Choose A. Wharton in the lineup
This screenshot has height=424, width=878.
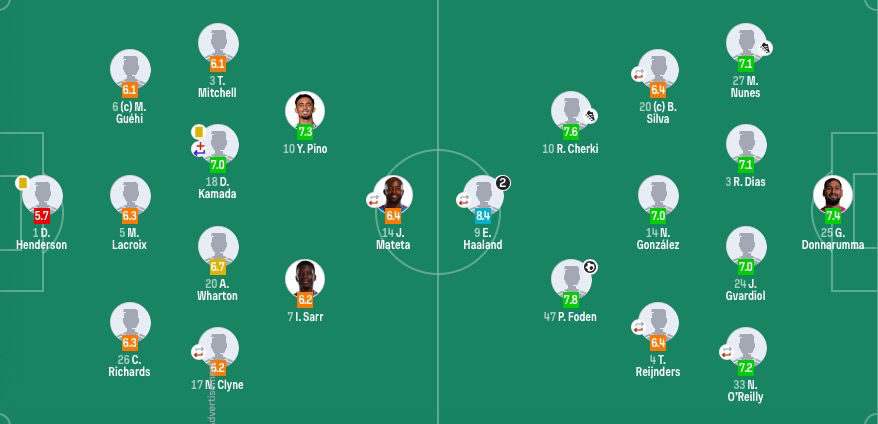pos(218,247)
